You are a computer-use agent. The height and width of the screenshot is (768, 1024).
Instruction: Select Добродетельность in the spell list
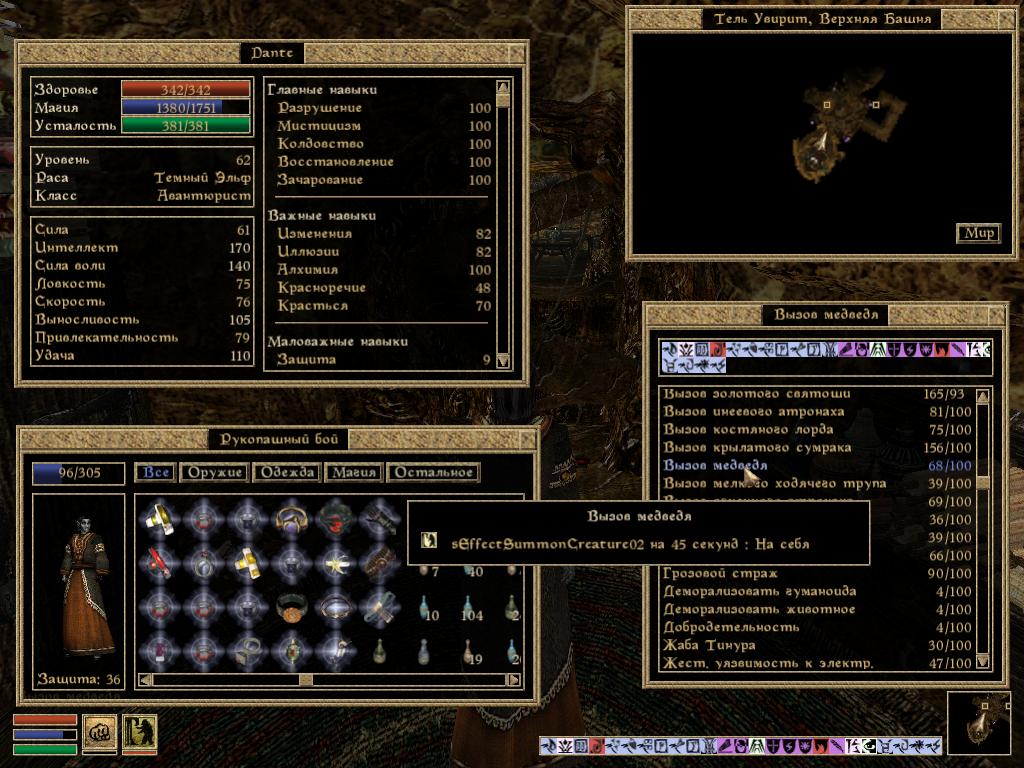[731, 628]
